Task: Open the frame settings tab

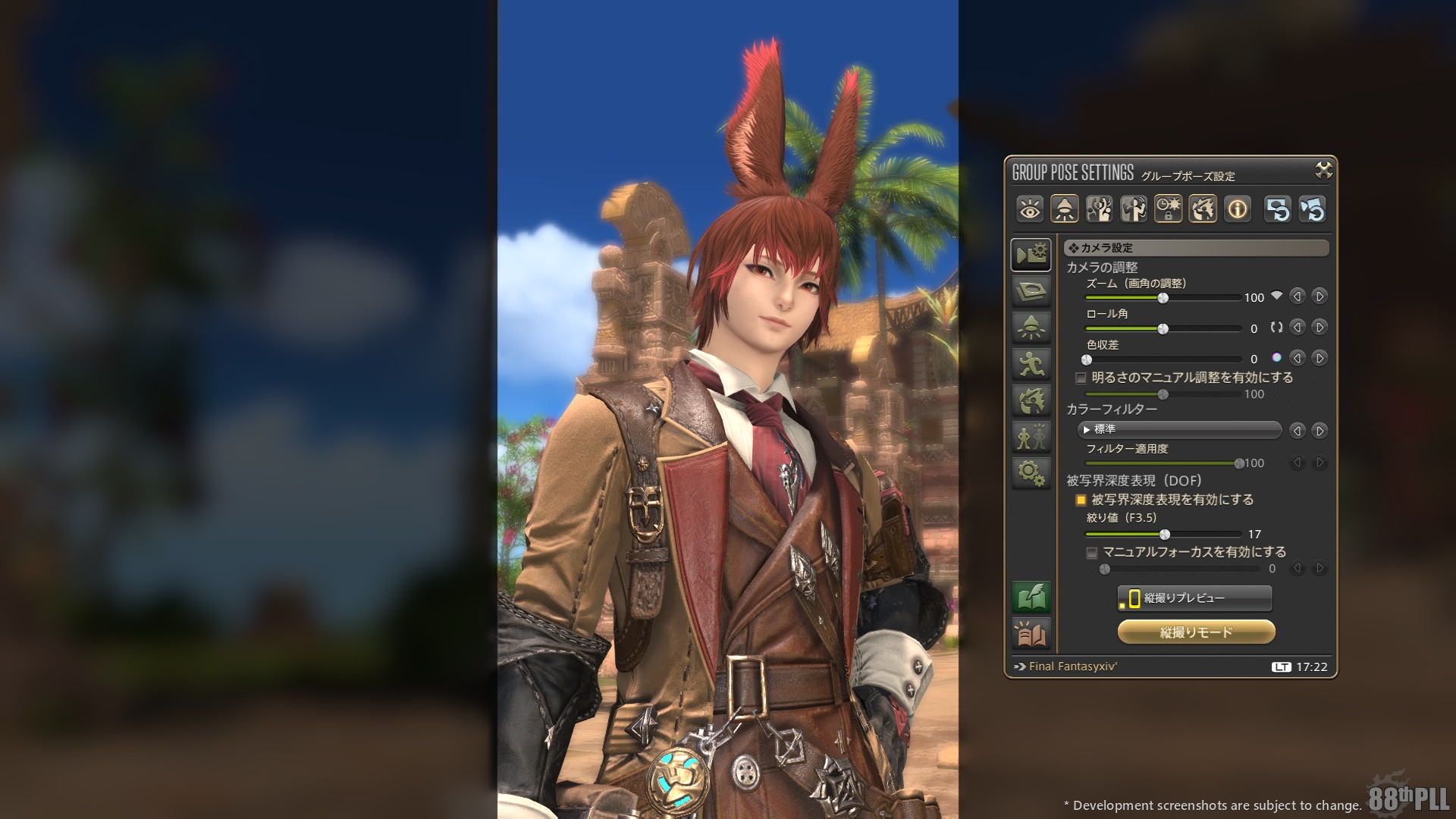Action: pos(1031,290)
